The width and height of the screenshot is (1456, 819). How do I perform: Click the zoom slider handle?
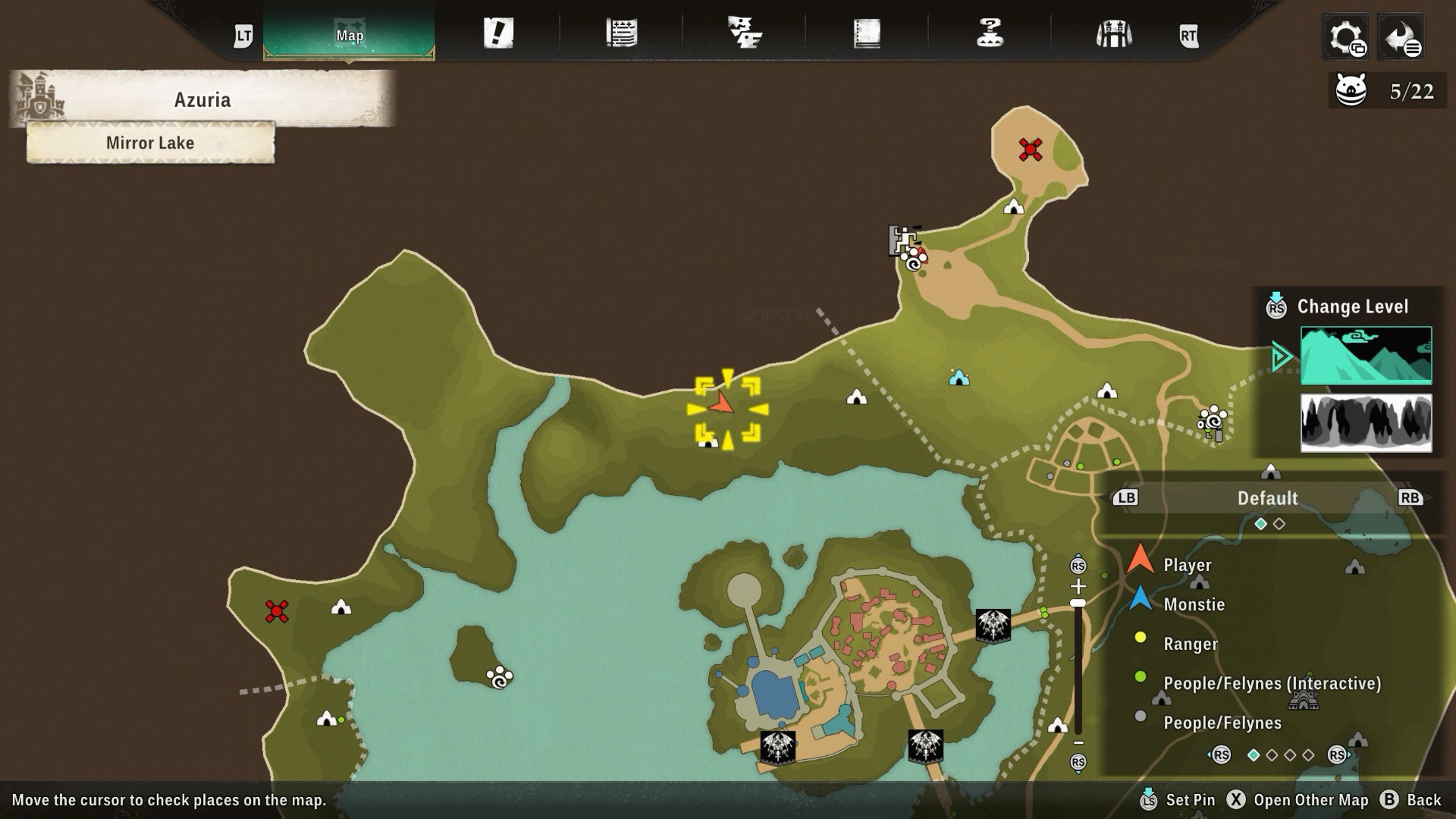click(x=1078, y=603)
